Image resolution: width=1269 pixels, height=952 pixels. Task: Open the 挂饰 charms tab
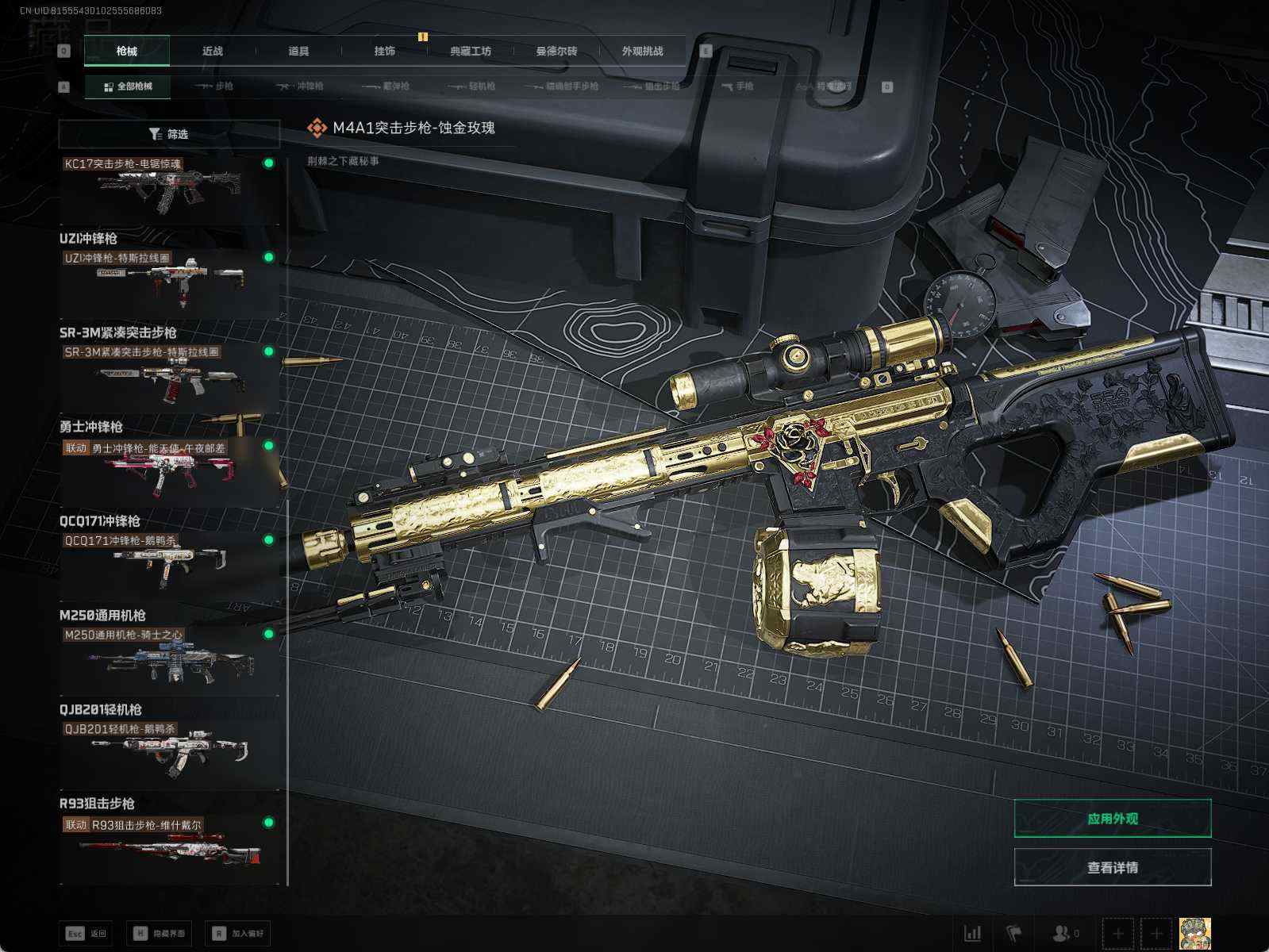(385, 51)
